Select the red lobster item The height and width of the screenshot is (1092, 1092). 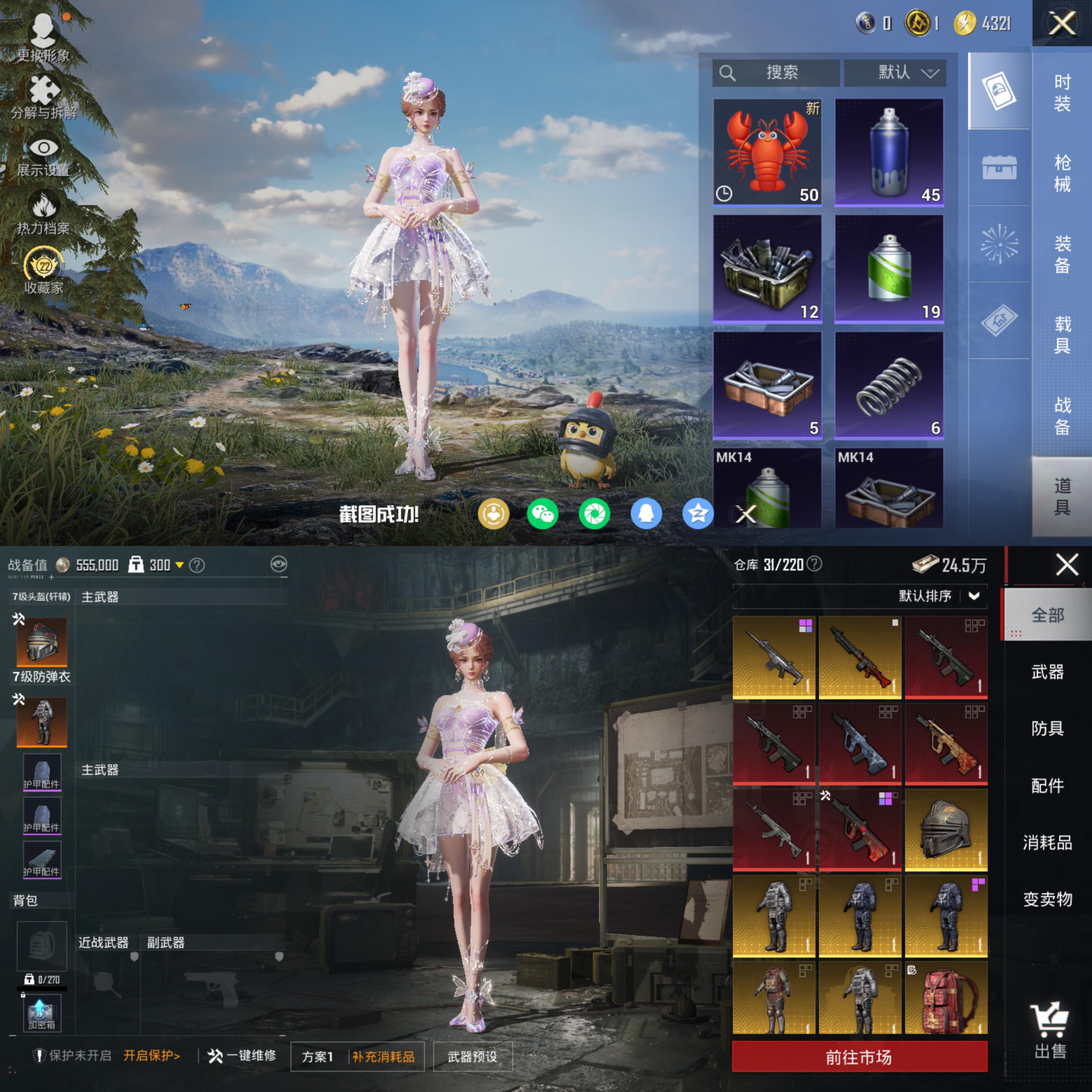[767, 151]
